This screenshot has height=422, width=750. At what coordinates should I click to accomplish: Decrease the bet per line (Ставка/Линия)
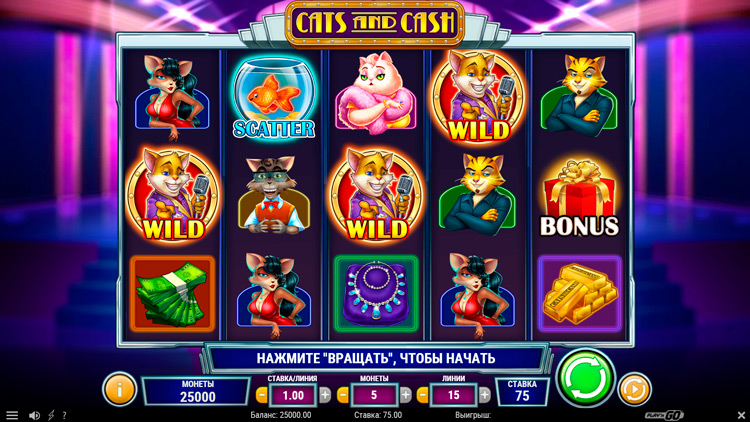(x=262, y=395)
